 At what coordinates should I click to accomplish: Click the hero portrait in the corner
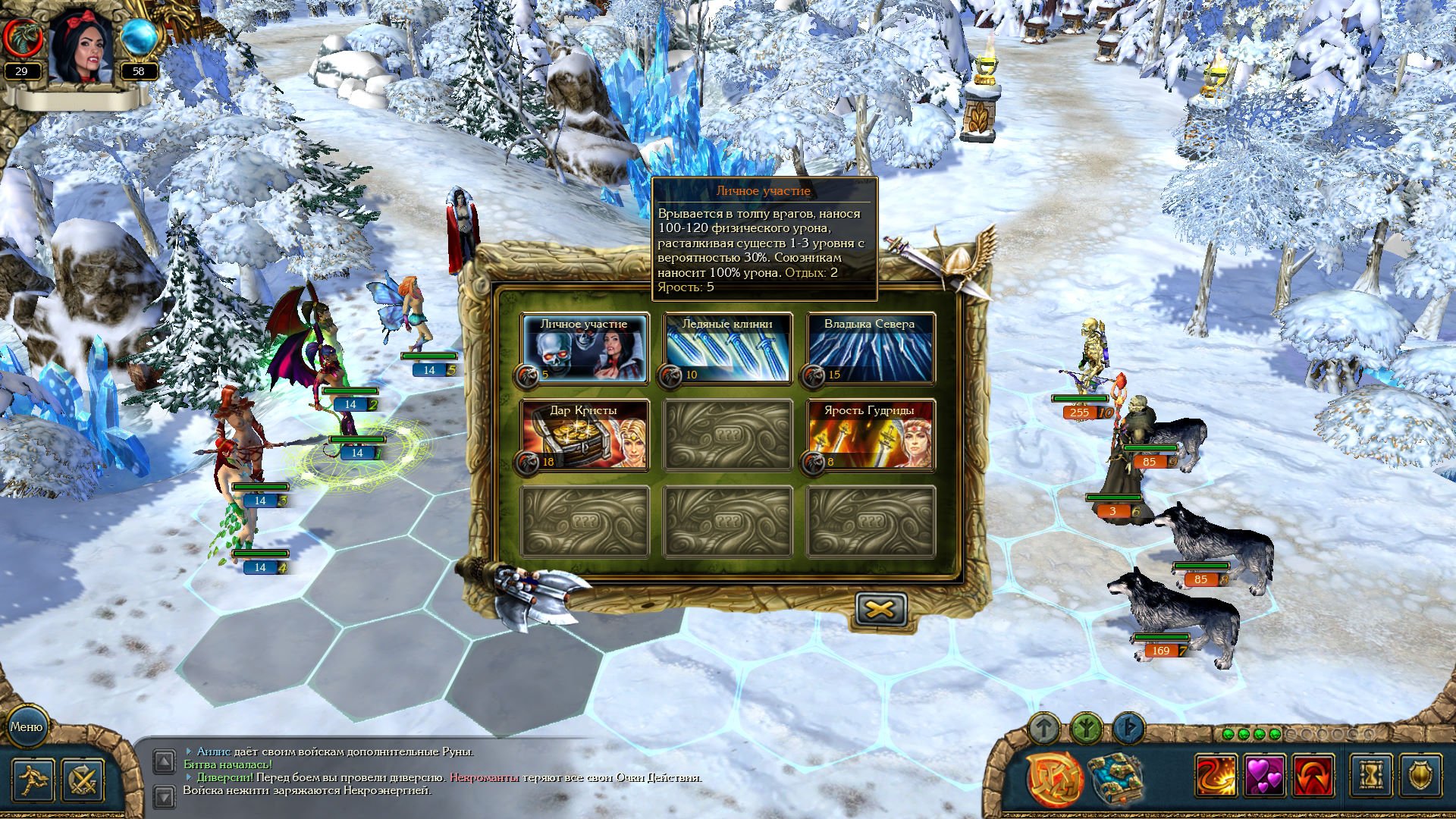click(x=81, y=45)
